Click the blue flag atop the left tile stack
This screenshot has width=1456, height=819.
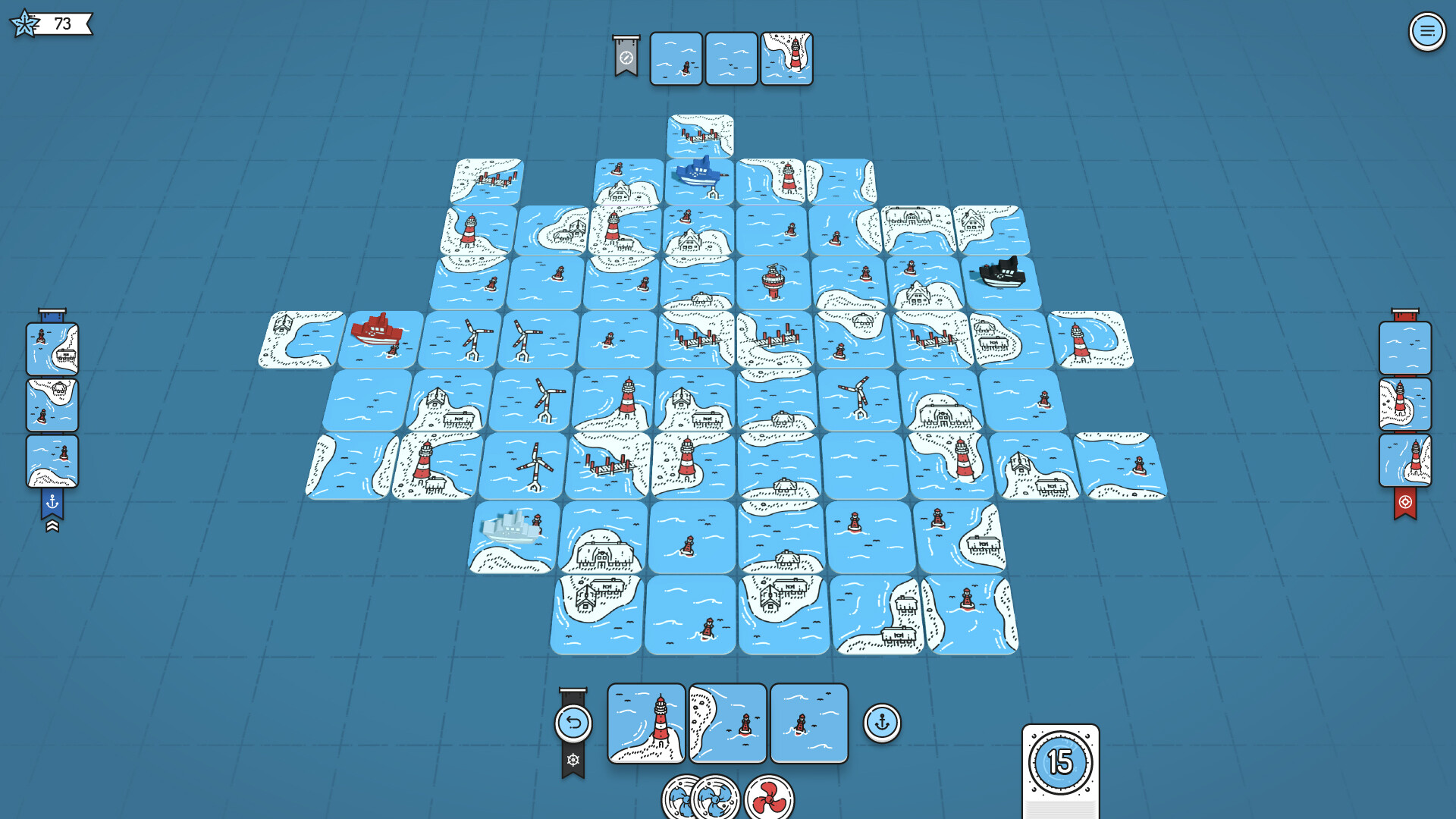[x=52, y=315]
